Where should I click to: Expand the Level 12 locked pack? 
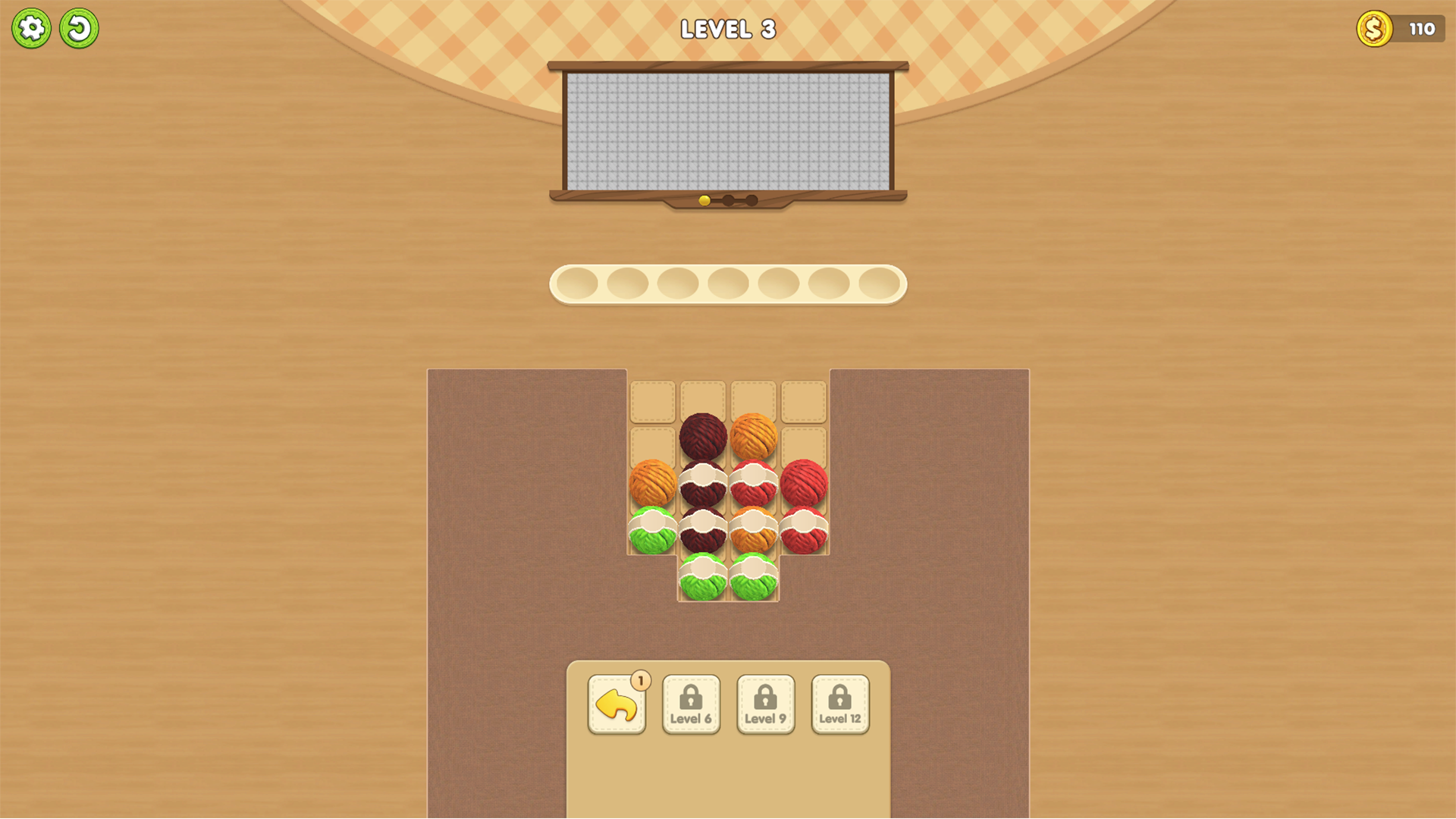(840, 704)
